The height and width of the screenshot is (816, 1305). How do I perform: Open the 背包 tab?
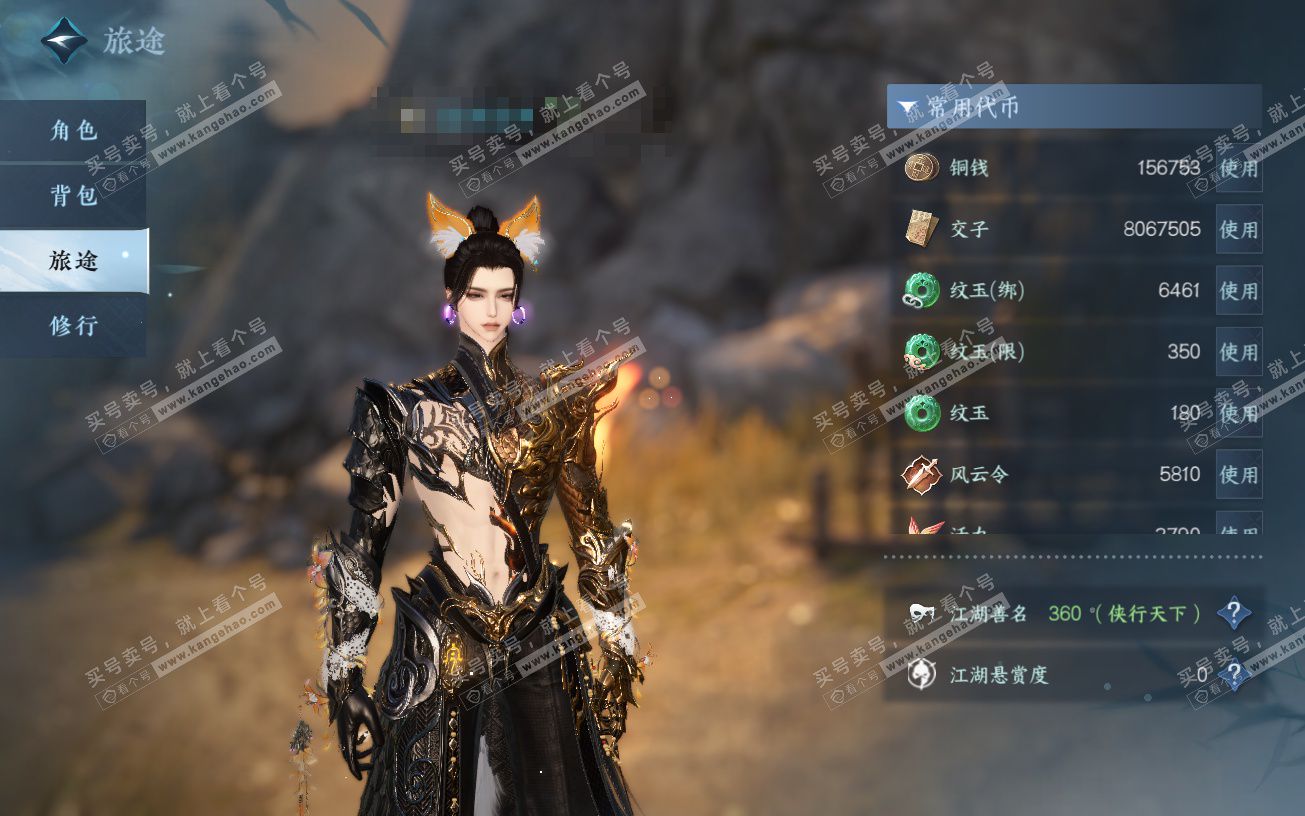73,195
